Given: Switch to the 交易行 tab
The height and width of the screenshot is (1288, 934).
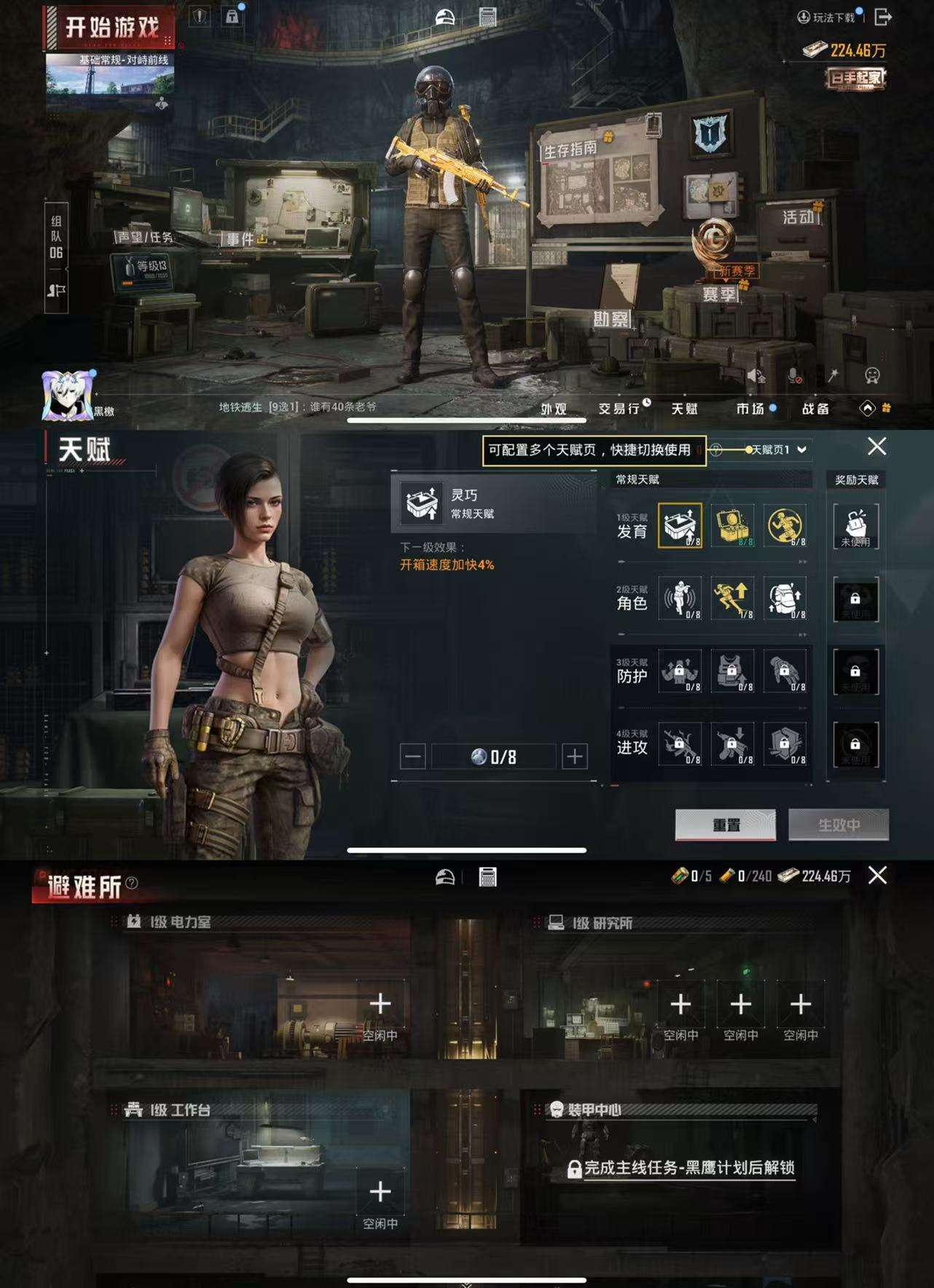Looking at the screenshot, I should (x=620, y=409).
